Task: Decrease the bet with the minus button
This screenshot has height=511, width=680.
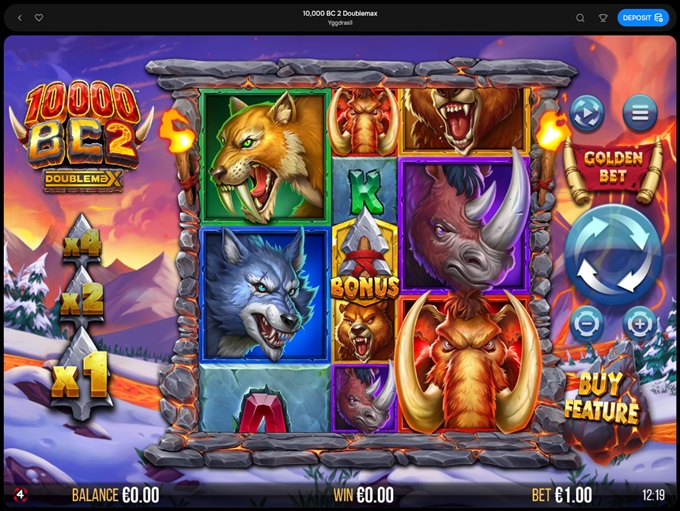Action: tap(587, 322)
